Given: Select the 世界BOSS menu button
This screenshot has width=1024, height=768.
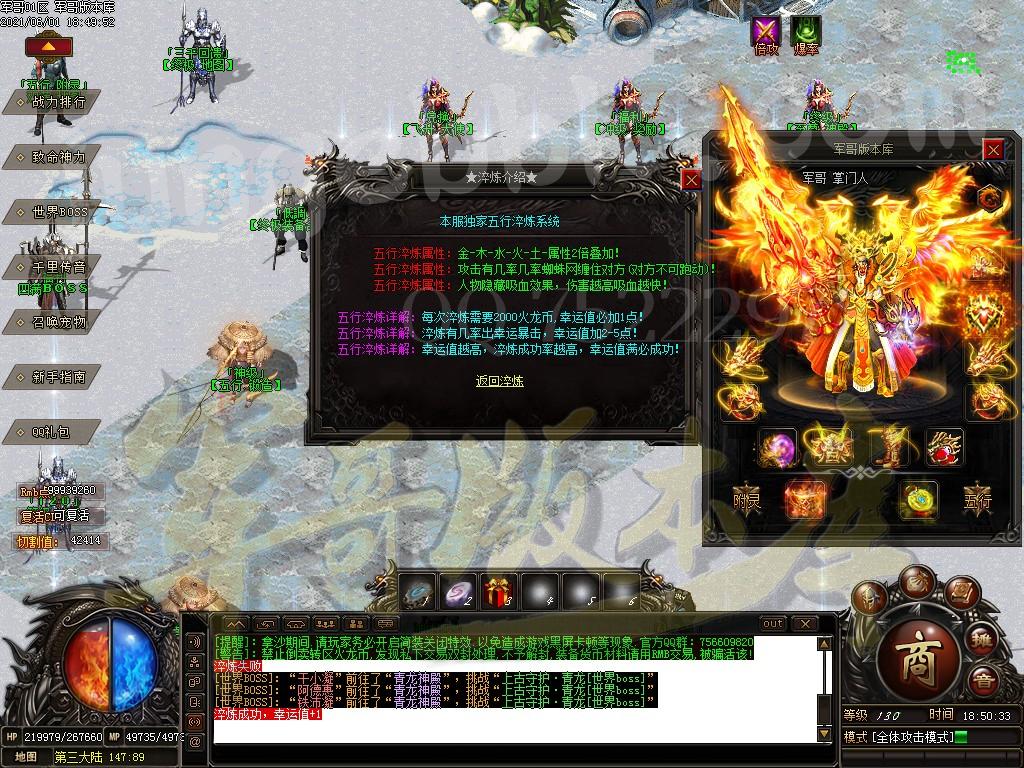Looking at the screenshot, I should pos(59,212).
